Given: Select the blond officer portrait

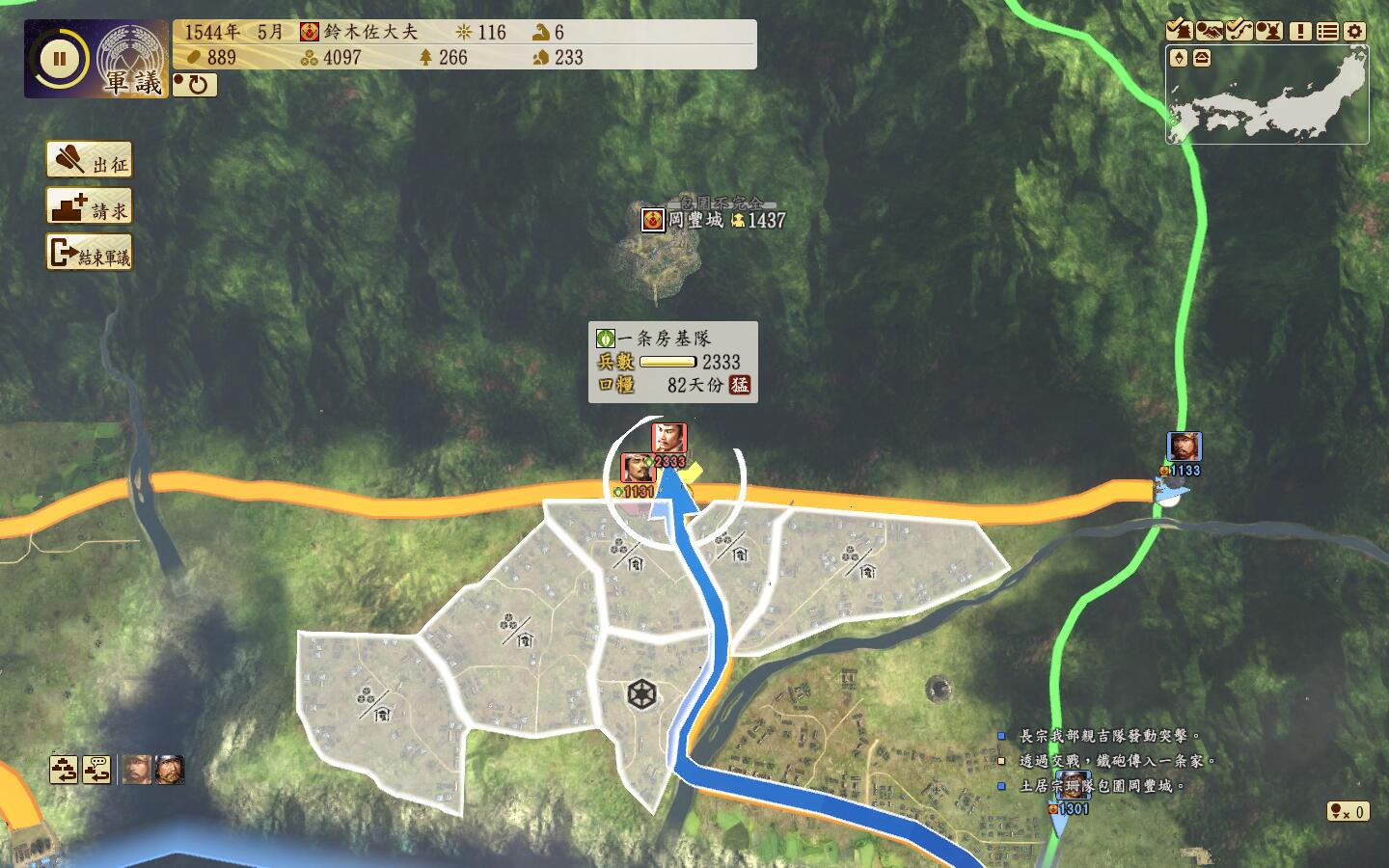Looking at the screenshot, I should [x=136, y=770].
